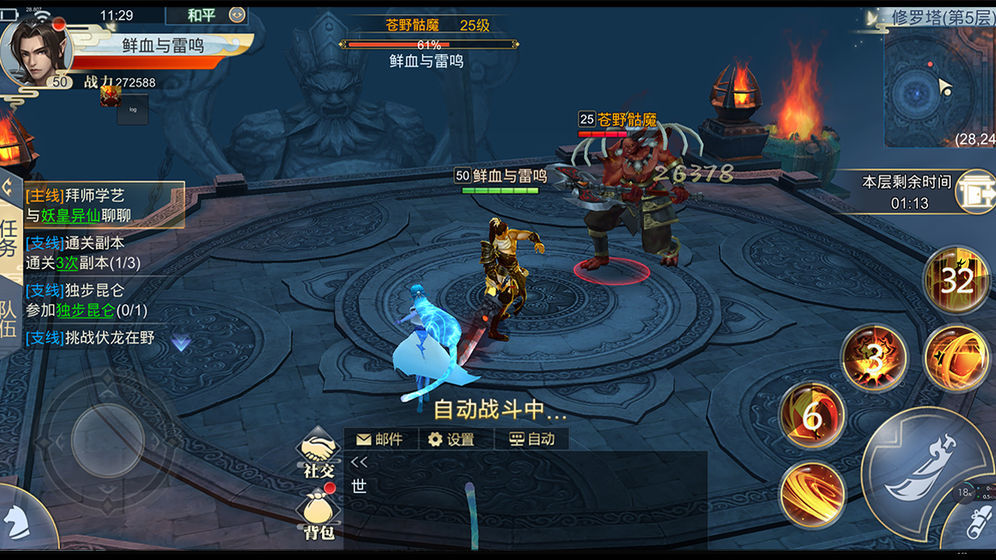The width and height of the screenshot is (996, 560).
Task: Open the 邮件 mail inbox
Action: point(379,439)
